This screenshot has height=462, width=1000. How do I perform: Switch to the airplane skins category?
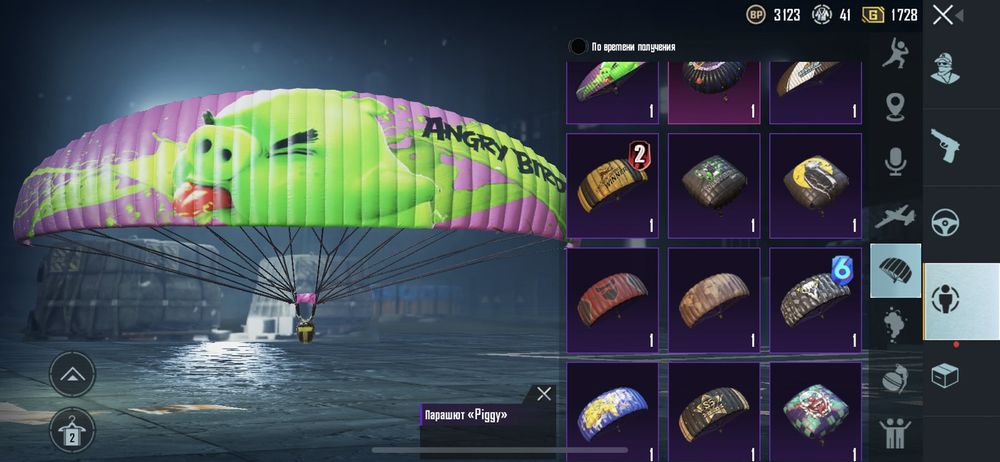[895, 215]
